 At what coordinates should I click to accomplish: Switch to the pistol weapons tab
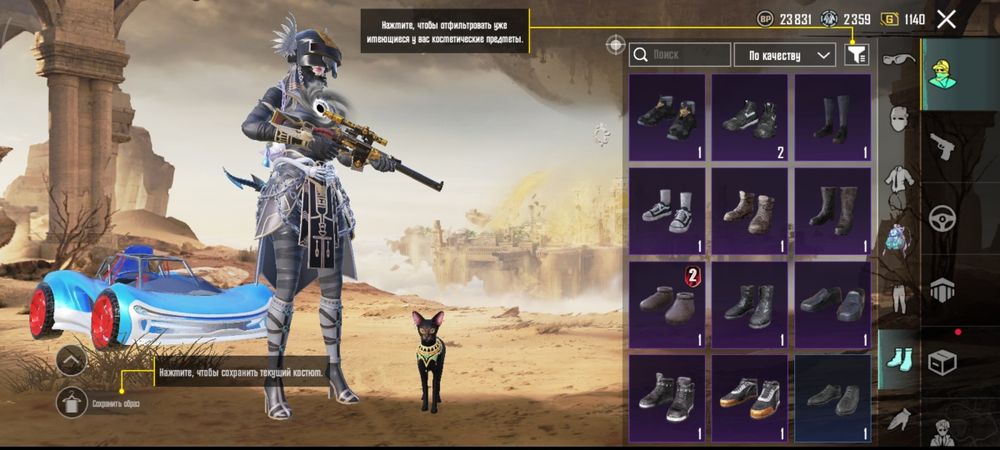[942, 149]
